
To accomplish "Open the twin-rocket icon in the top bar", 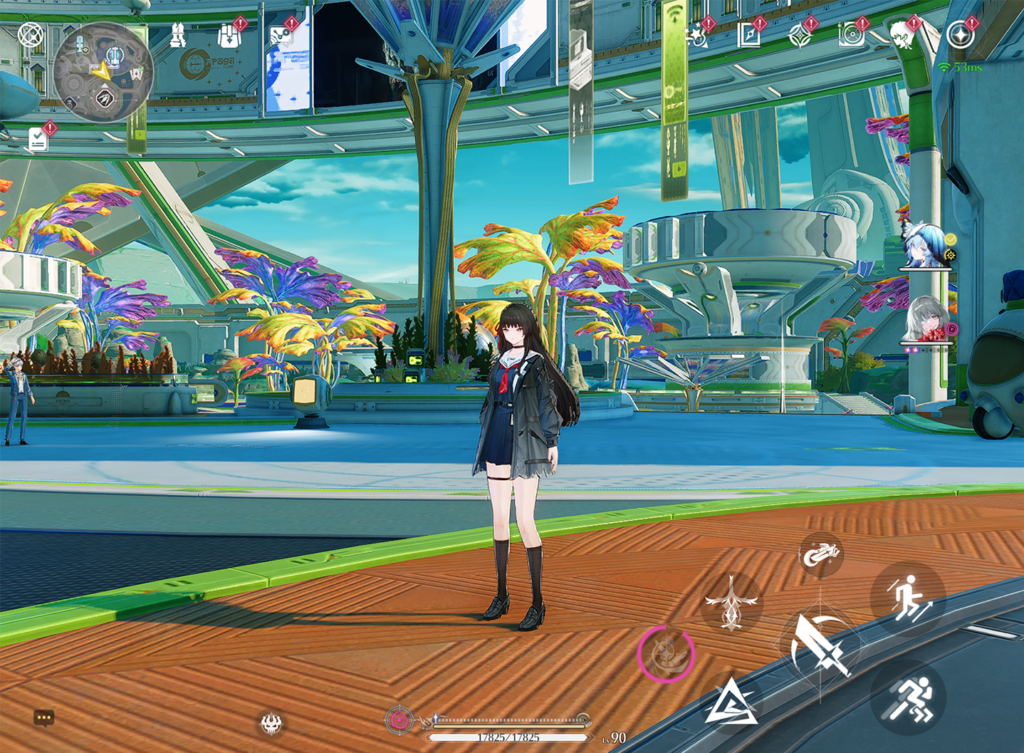I will pos(178,36).
